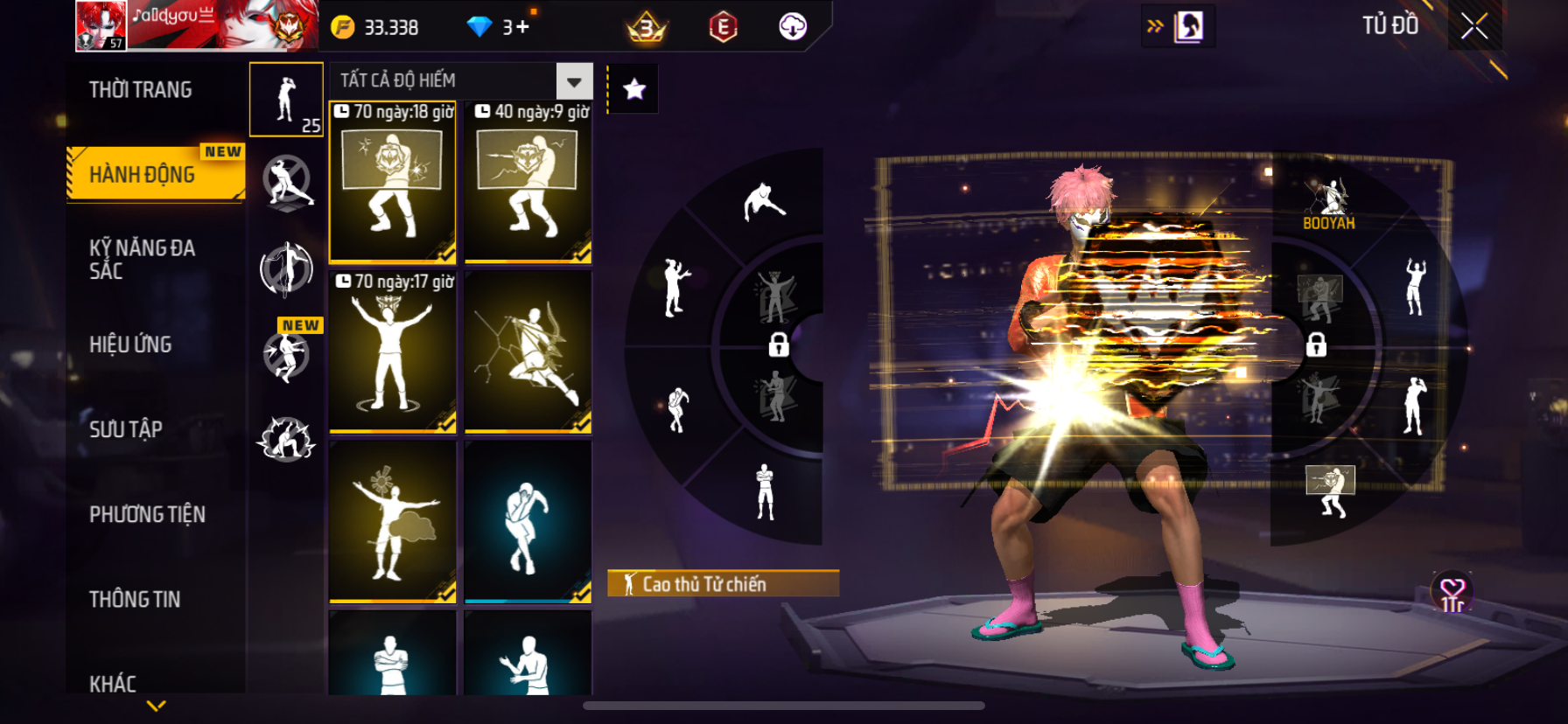
Task: Open the HIỆU ỨNG category
Action: coord(130,345)
